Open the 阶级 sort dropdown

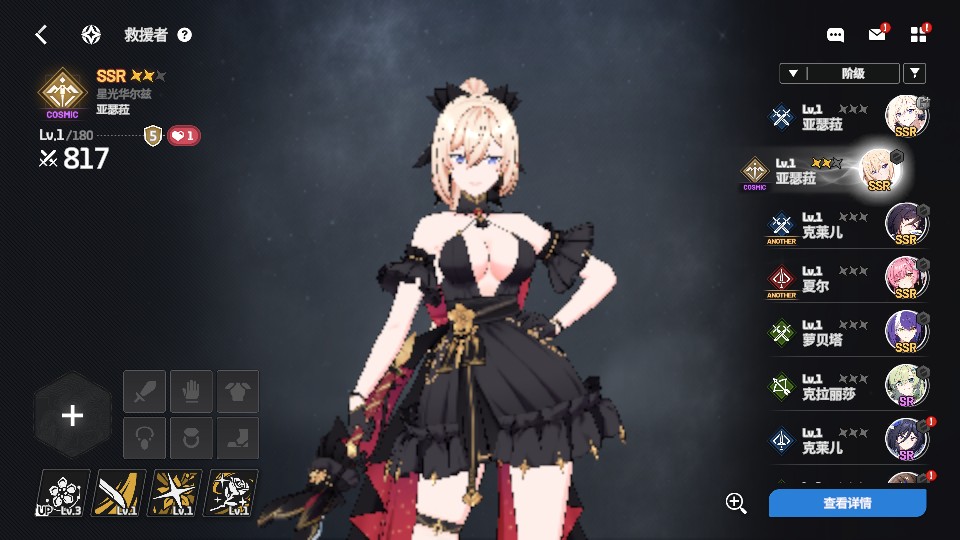pyautogui.click(x=839, y=73)
